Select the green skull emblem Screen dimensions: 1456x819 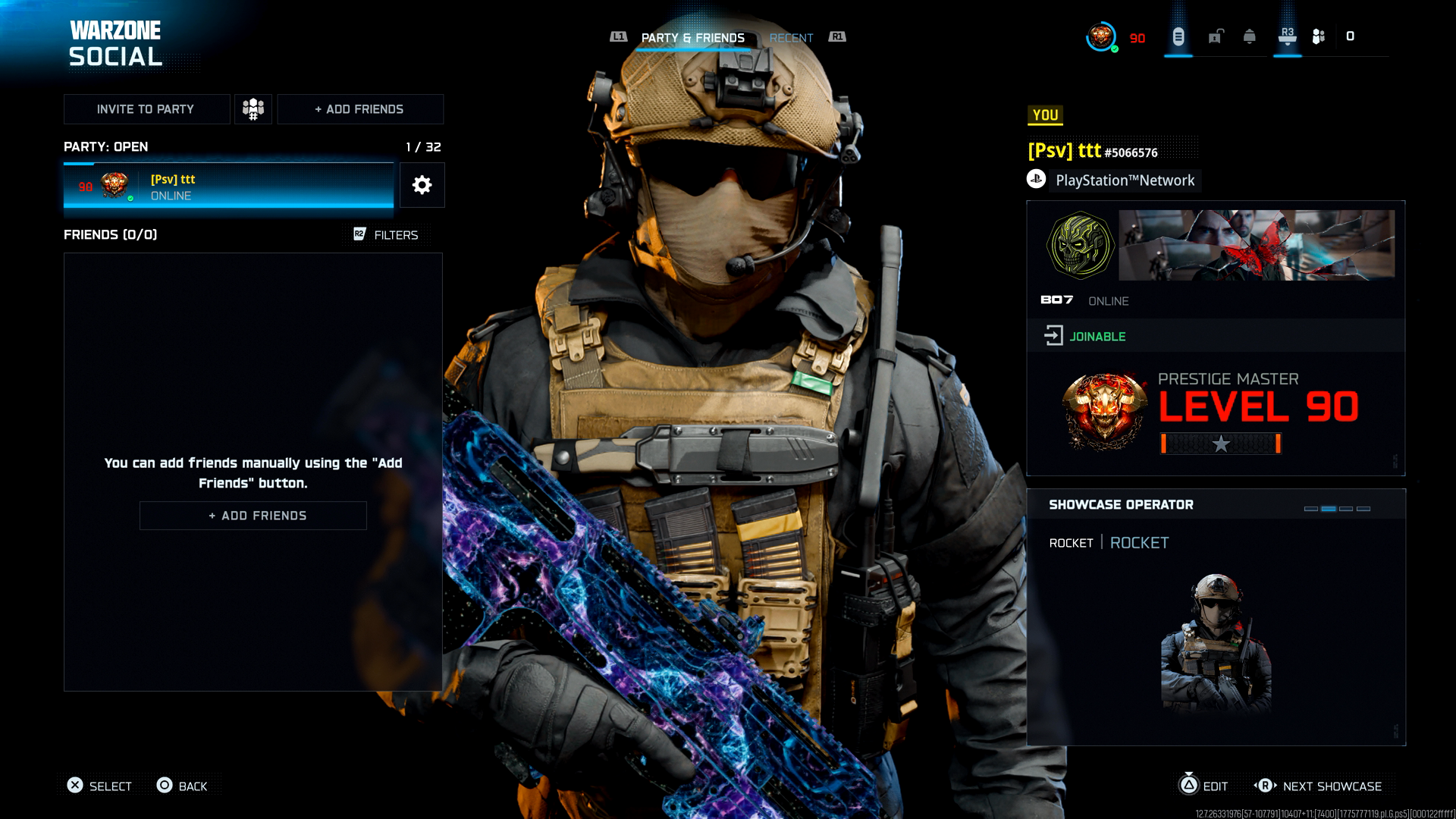point(1080,245)
